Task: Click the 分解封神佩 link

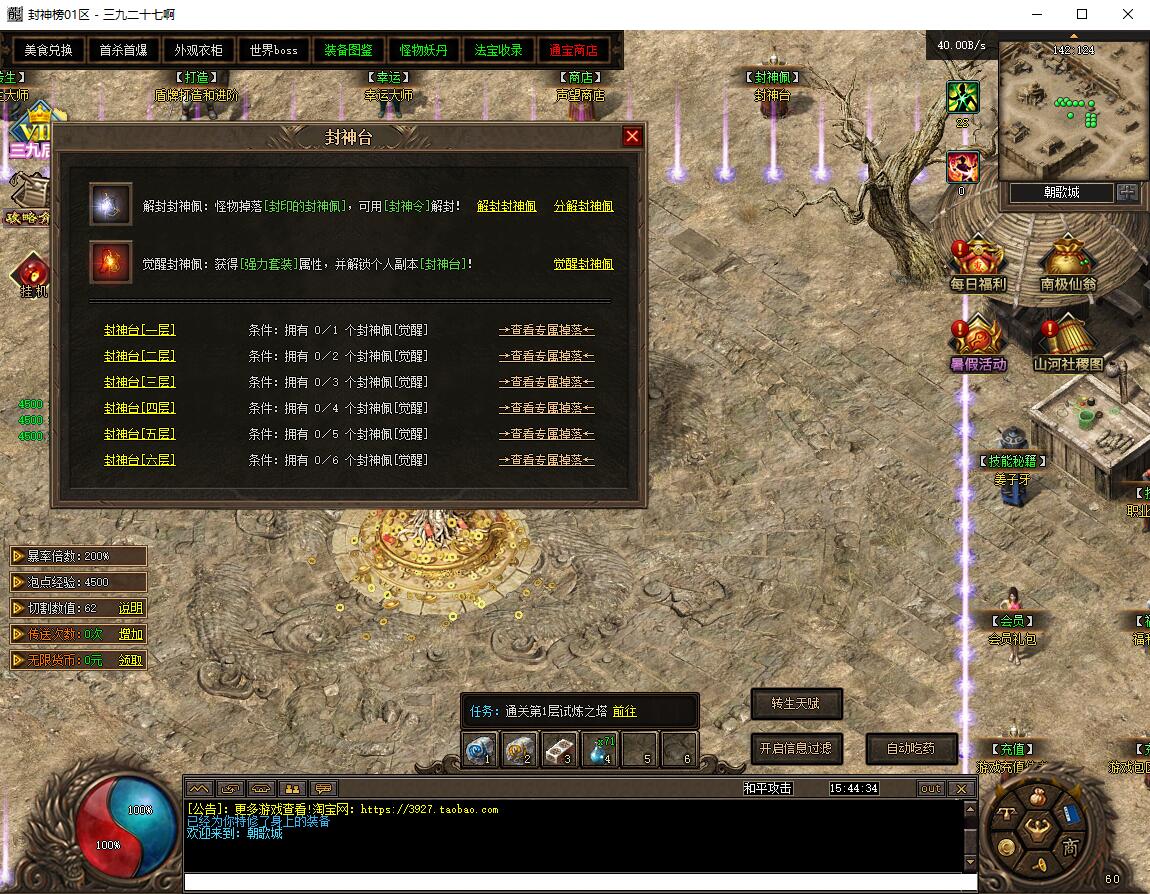Action: coord(583,206)
